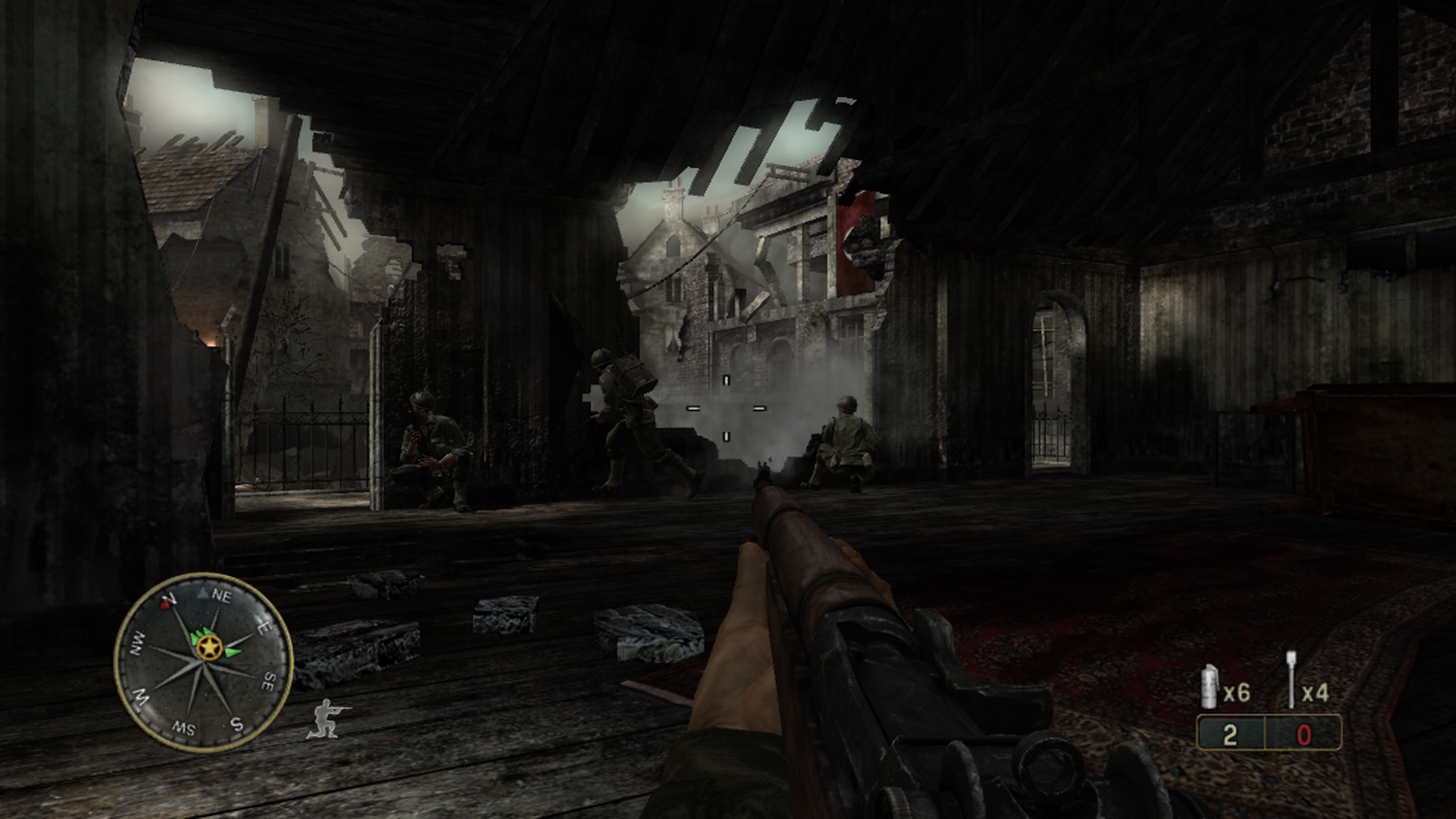The image size is (1456, 819).
Task: Select the smoke grenade icon
Action: coord(1211,687)
